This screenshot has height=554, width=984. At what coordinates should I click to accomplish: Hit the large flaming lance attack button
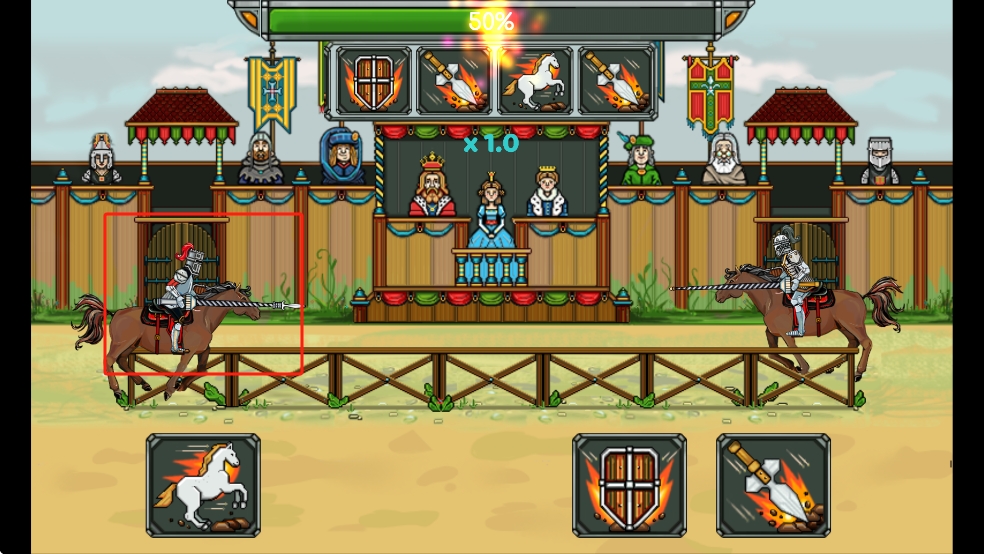click(x=773, y=485)
